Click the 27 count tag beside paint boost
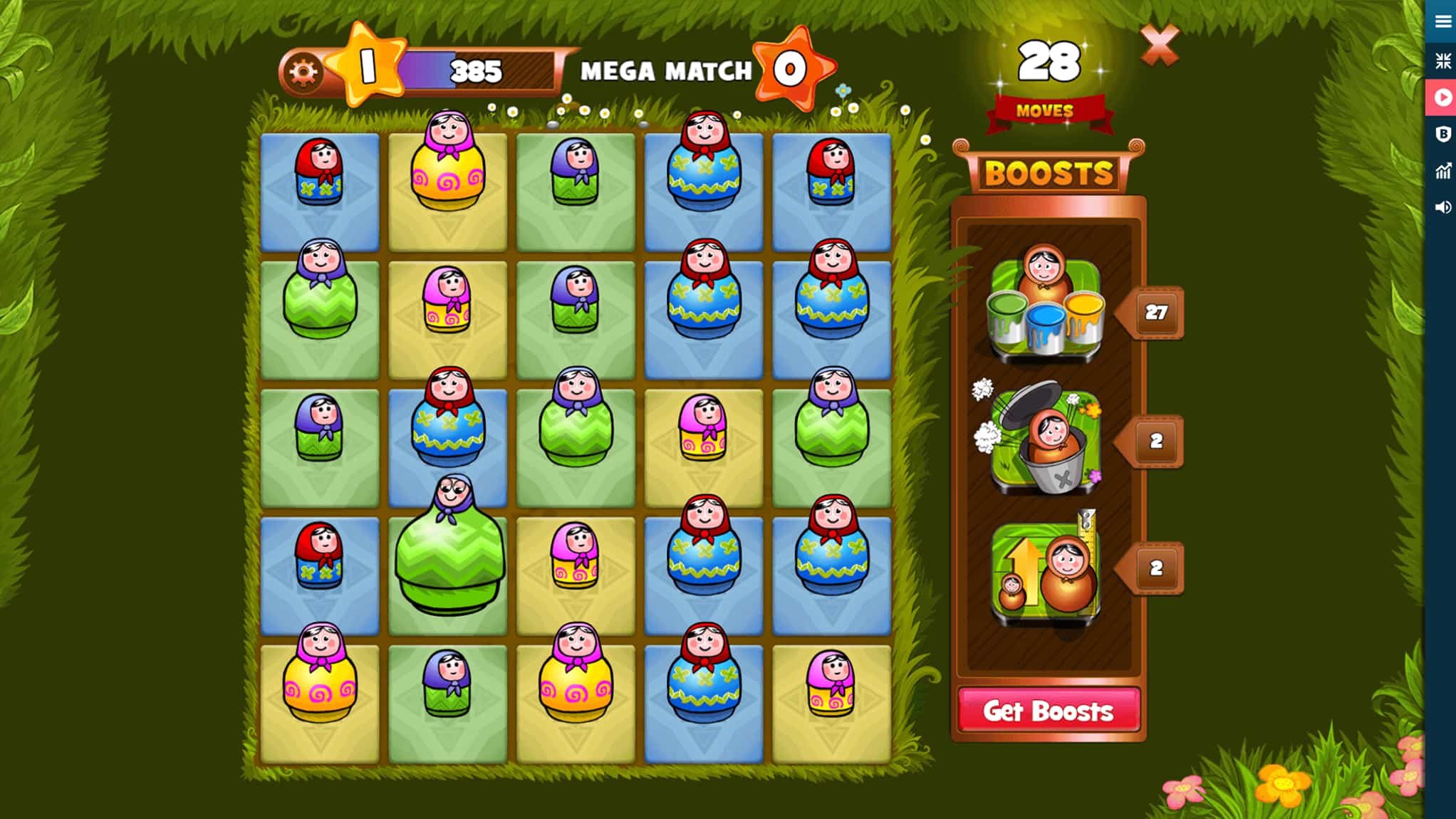1456x819 pixels. pos(1158,311)
